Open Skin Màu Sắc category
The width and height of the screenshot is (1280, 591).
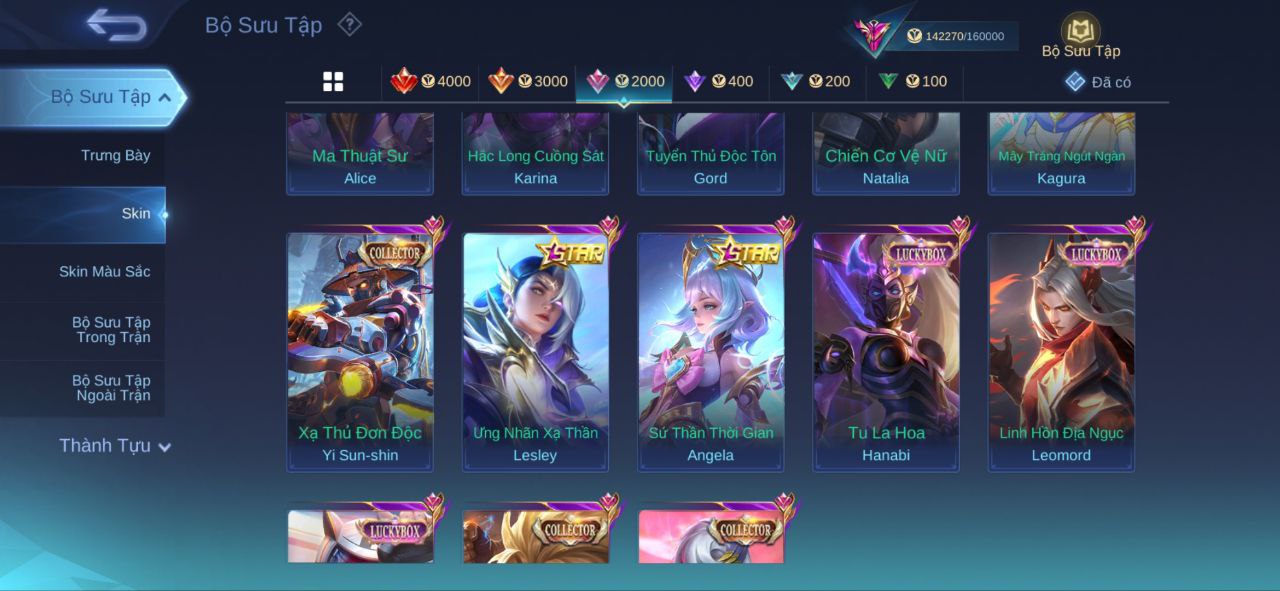(x=104, y=271)
